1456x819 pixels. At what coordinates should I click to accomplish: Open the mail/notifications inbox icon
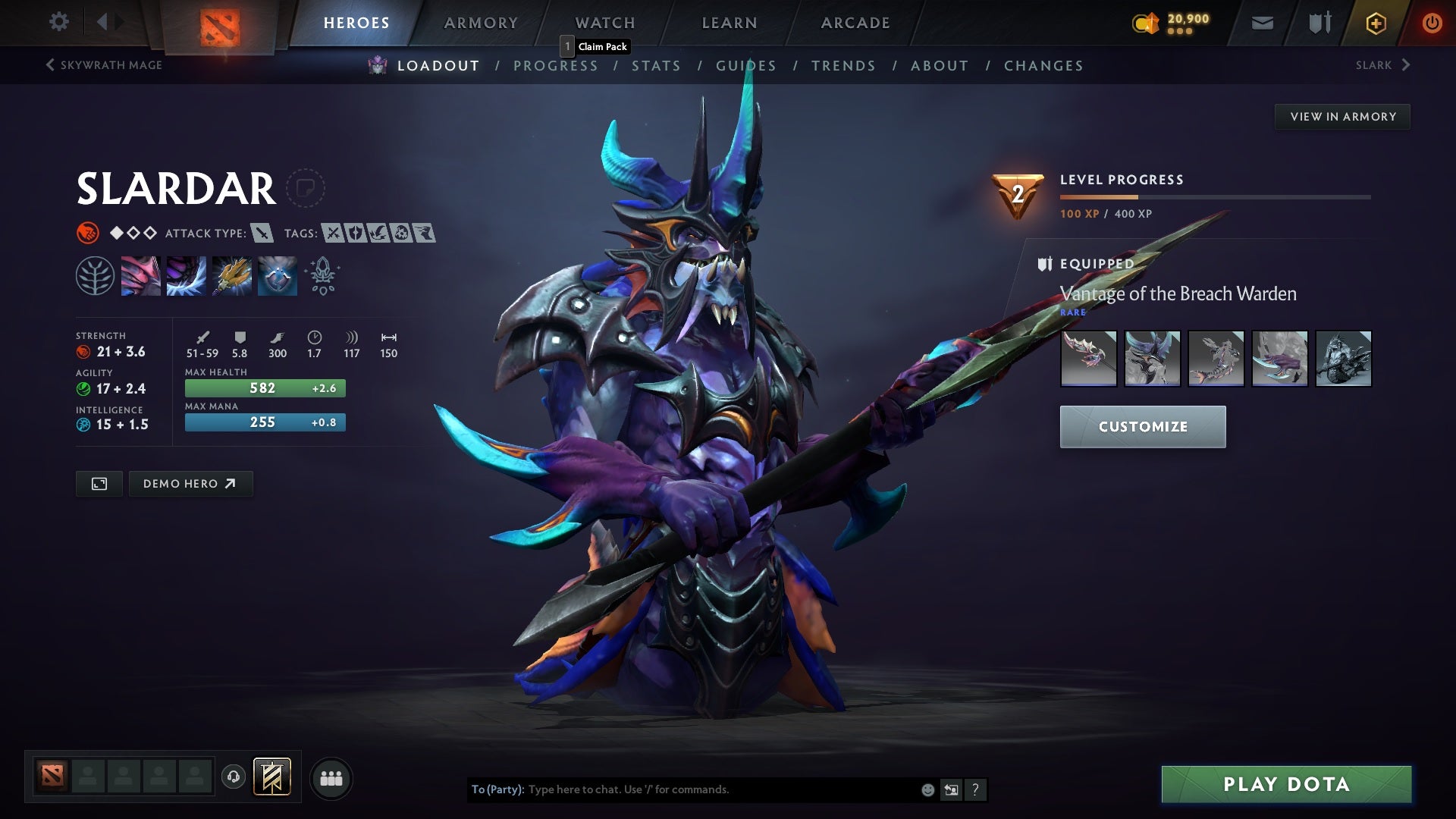click(x=1261, y=23)
